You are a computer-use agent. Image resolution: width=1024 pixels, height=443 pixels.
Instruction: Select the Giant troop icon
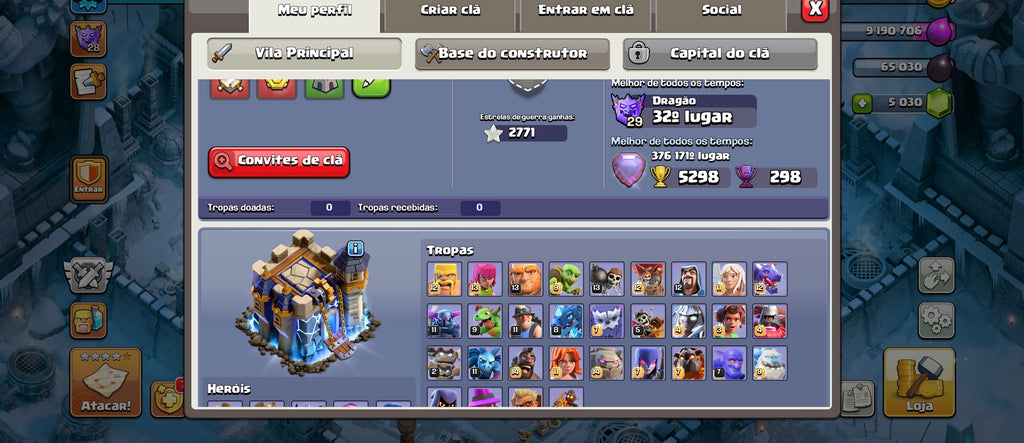pyautogui.click(x=525, y=279)
